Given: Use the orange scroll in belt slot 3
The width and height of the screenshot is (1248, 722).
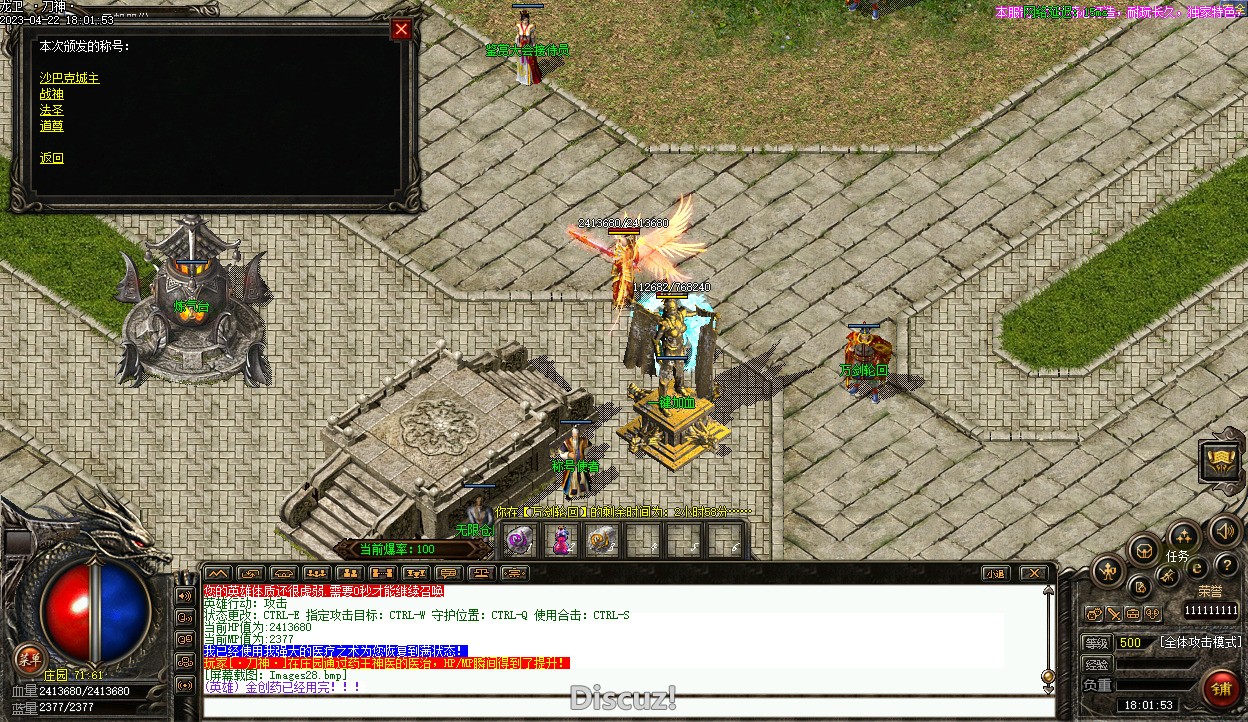Looking at the screenshot, I should 601,541.
